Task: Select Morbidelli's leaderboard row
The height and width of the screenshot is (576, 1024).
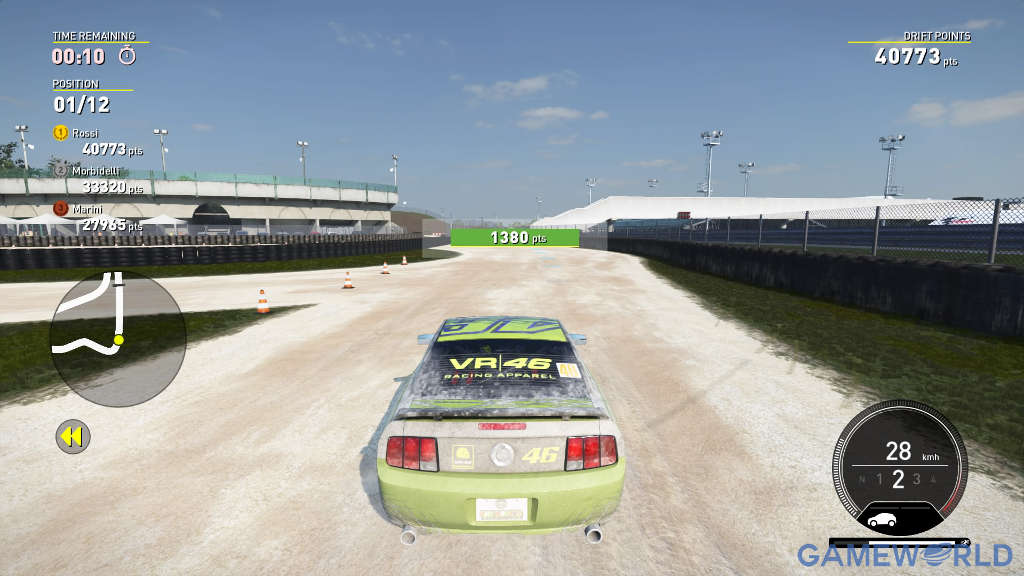Action: [x=98, y=178]
